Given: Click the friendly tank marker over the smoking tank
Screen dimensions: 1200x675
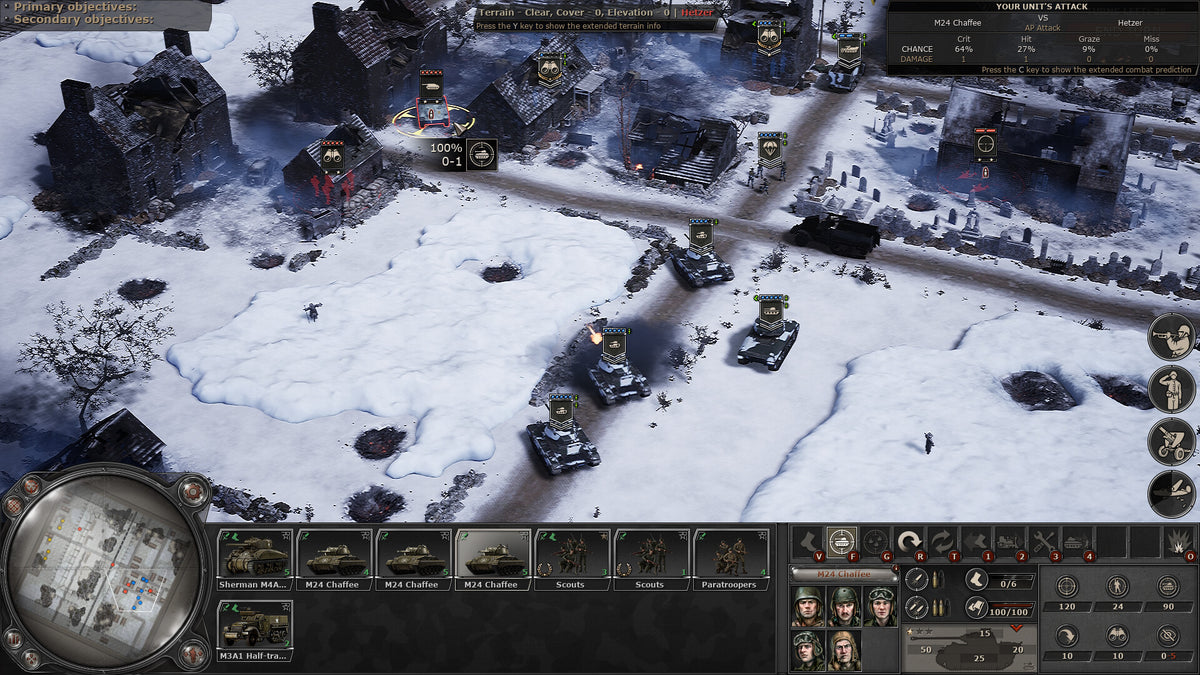Looking at the screenshot, I should 614,345.
